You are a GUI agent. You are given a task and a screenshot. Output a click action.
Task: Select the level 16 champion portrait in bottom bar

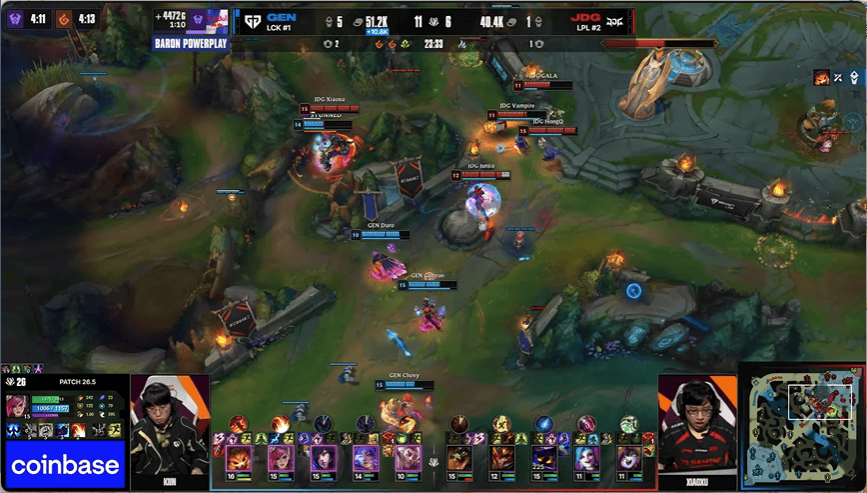coord(239,458)
